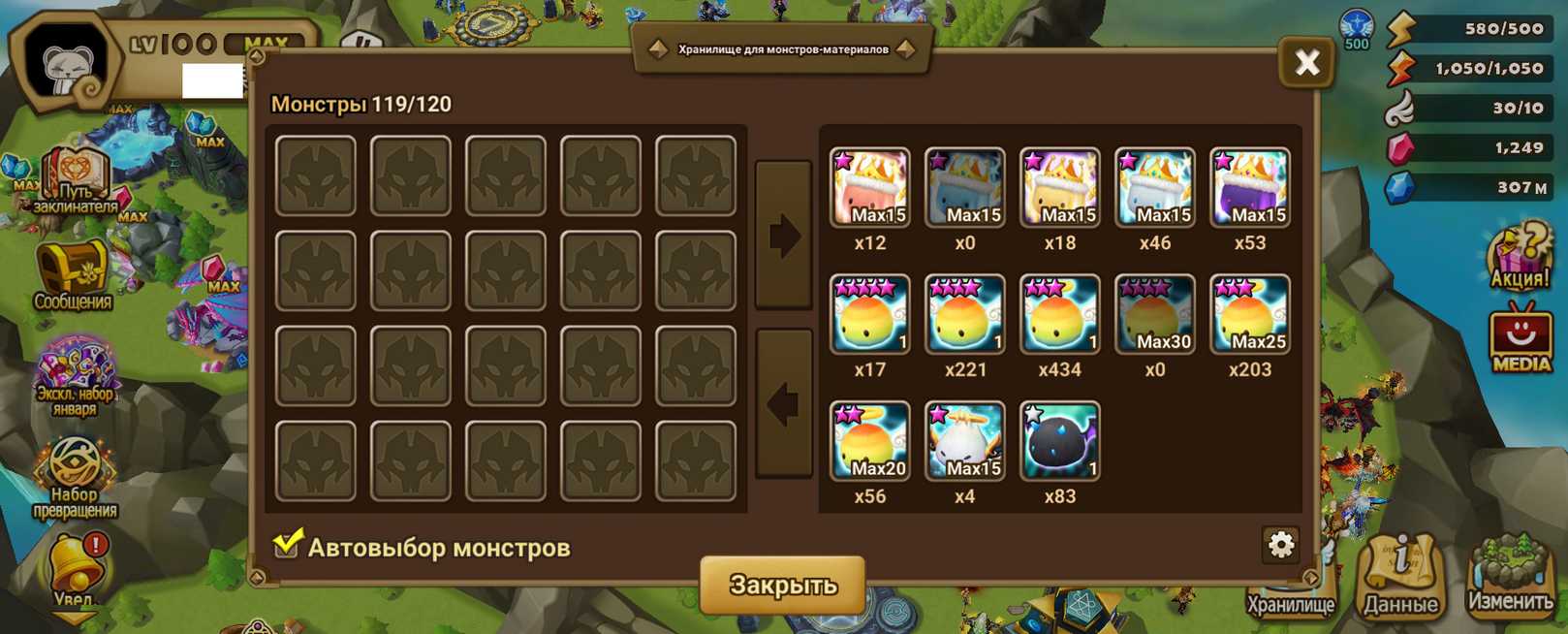Open the Данные info scroll

pyautogui.click(x=1401, y=576)
